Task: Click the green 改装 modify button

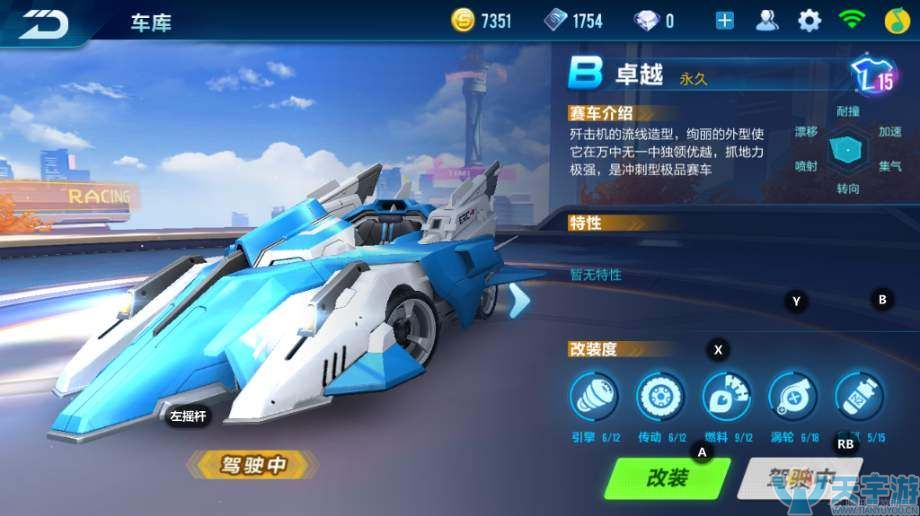Action: point(666,478)
